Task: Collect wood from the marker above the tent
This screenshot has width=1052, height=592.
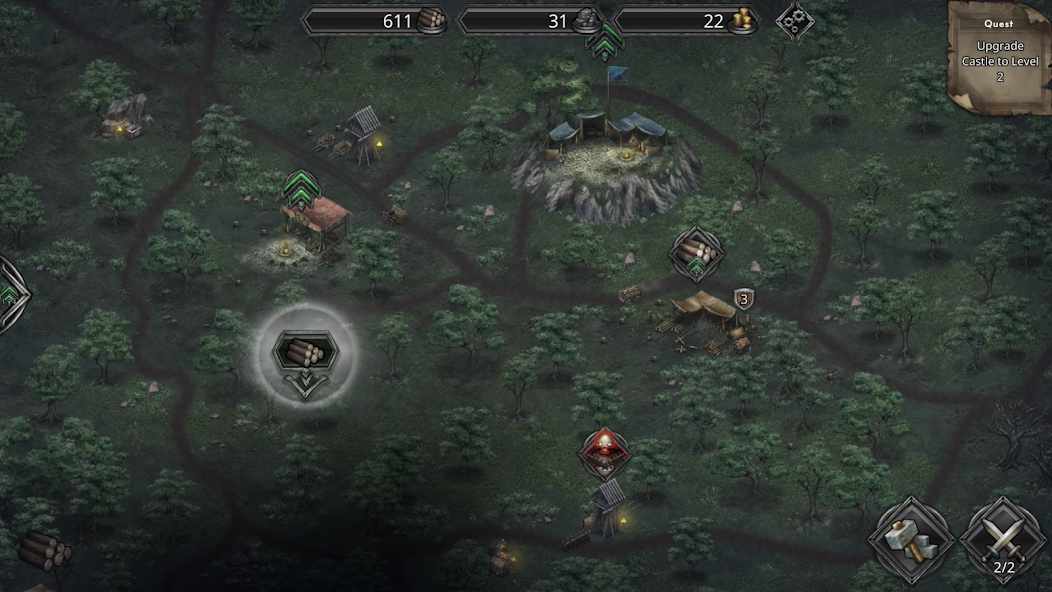Action: coord(696,253)
